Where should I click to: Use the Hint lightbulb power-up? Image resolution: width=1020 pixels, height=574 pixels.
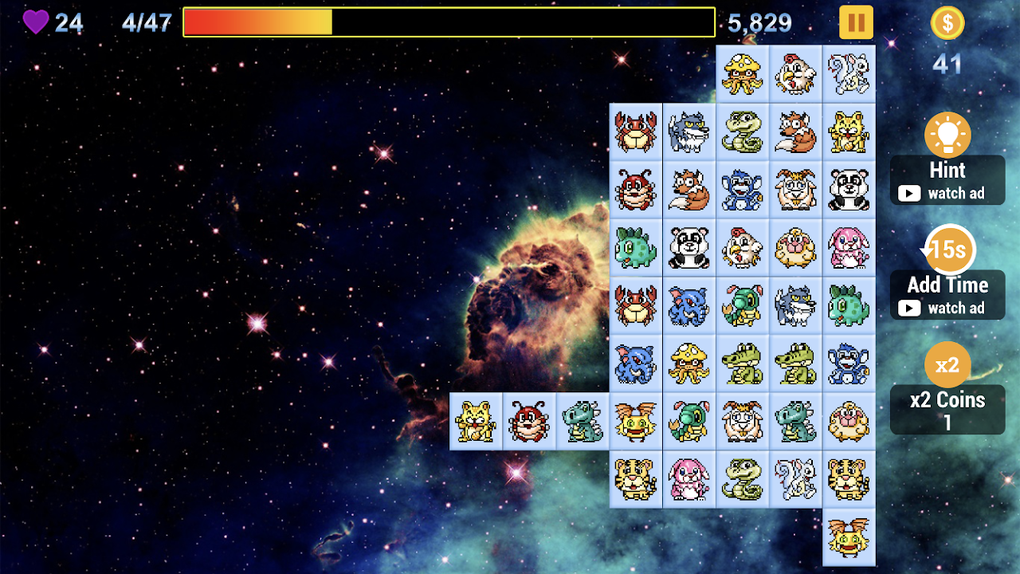point(947,135)
